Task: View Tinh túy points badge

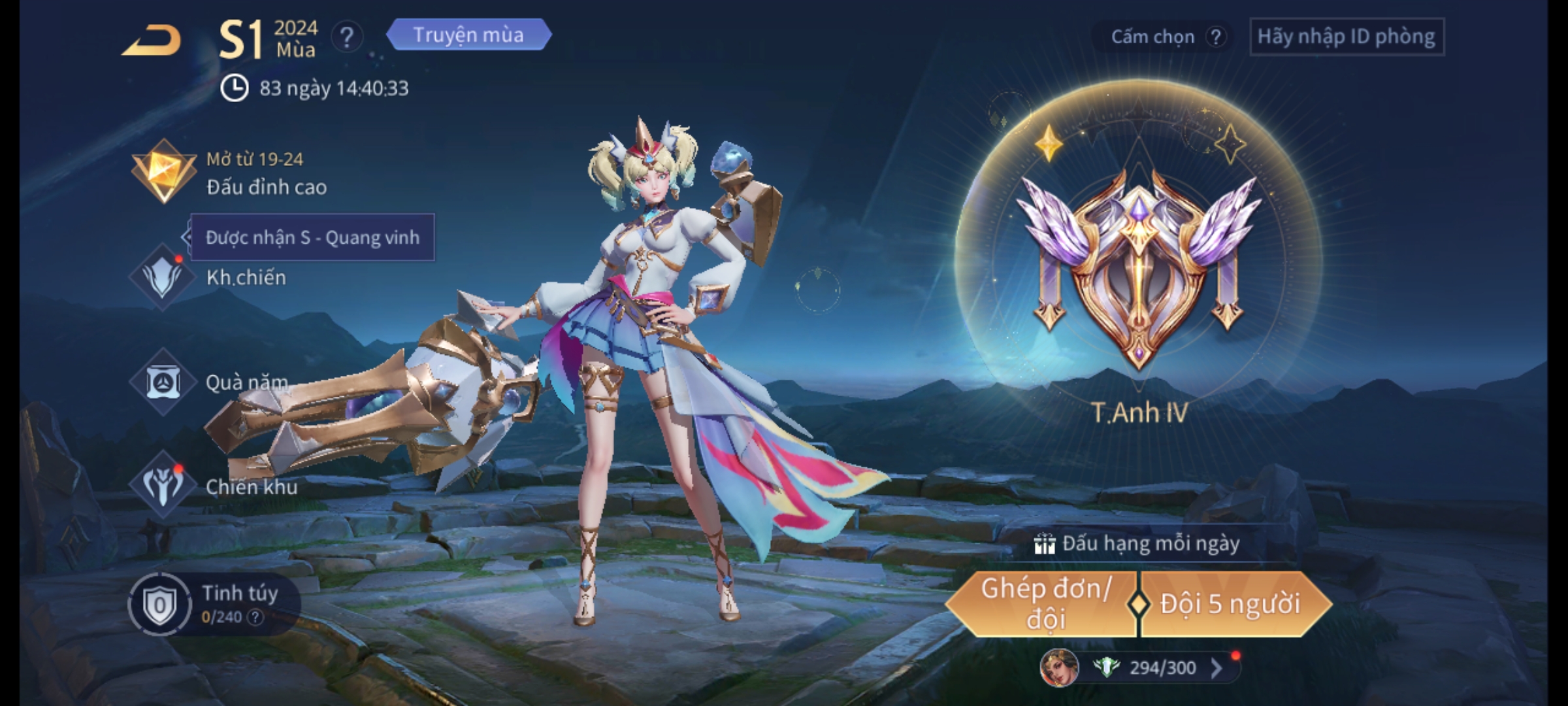Action: [x=159, y=605]
